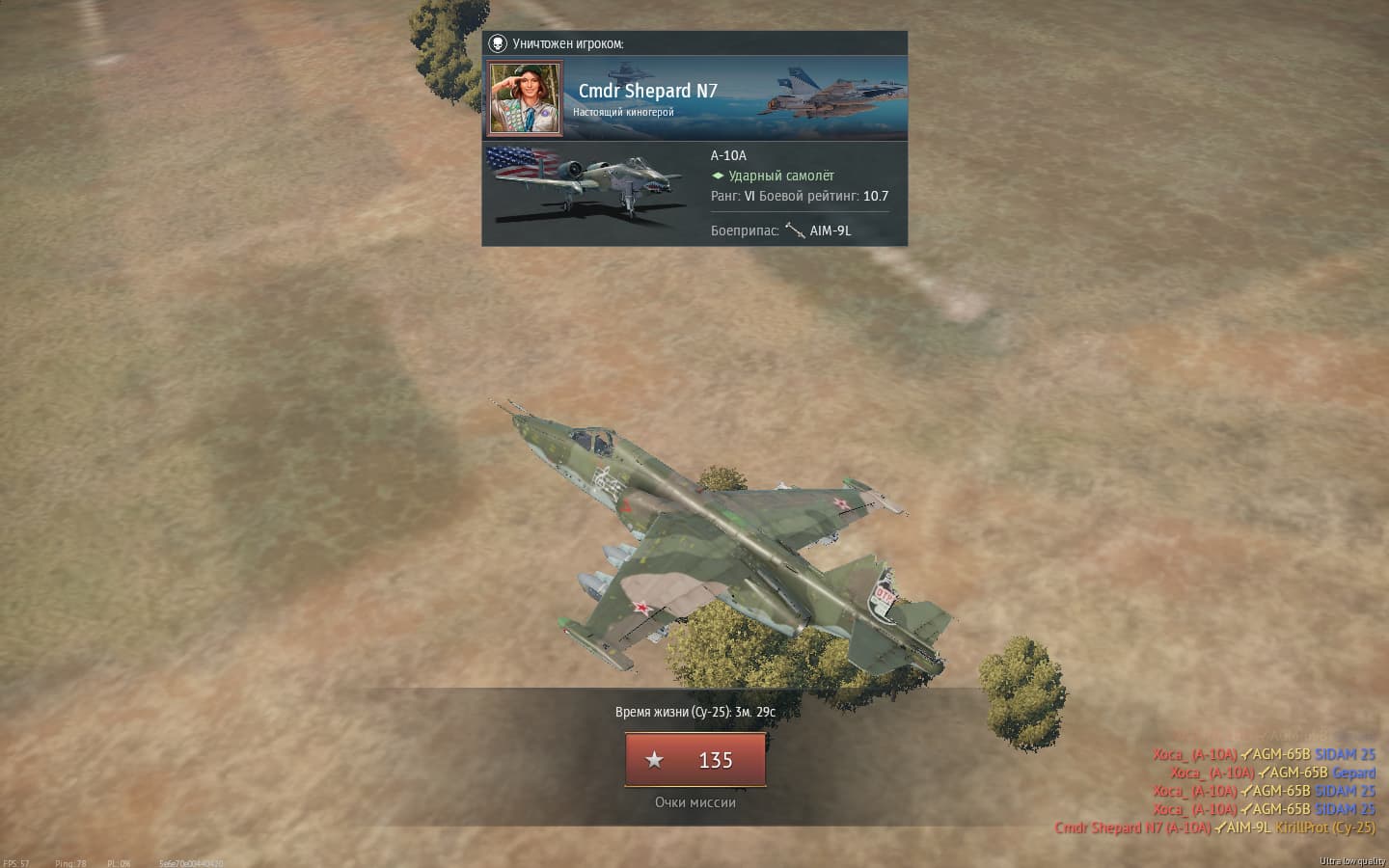Inspect the A-10A vehicle thumbnail
This screenshot has width=1389, height=868.
586,185
